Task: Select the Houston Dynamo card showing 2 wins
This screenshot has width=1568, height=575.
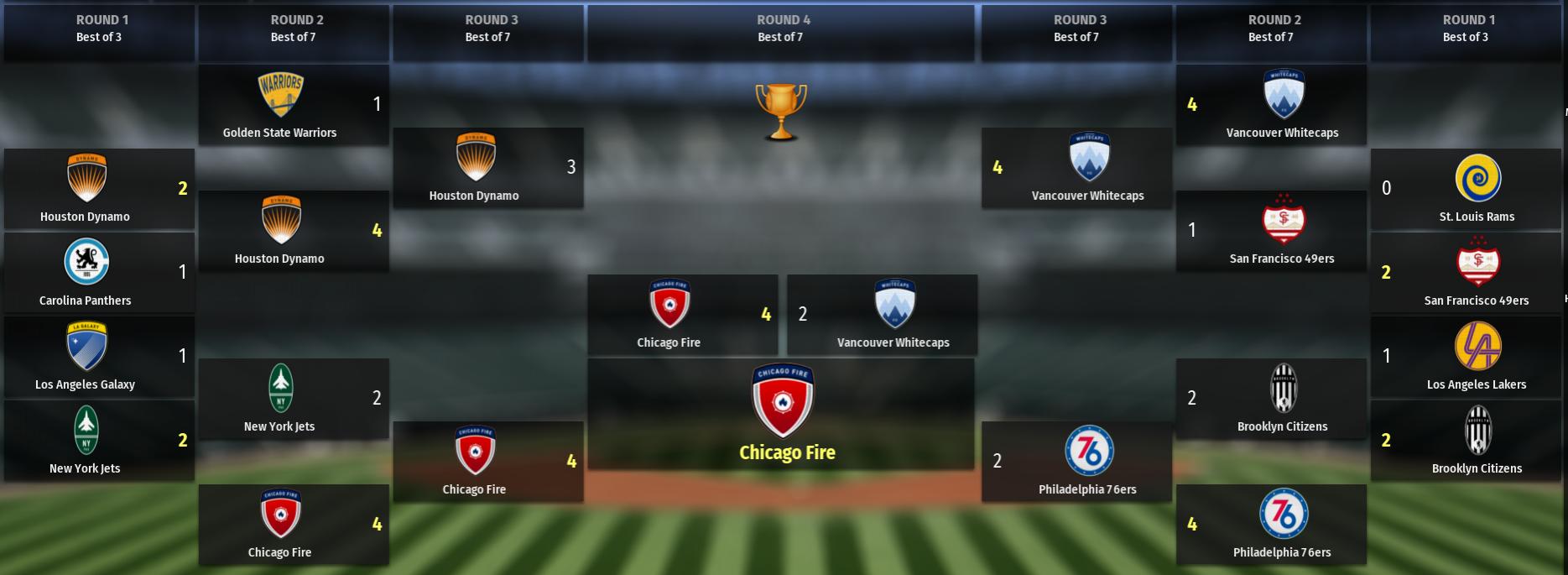Action: [x=99, y=189]
